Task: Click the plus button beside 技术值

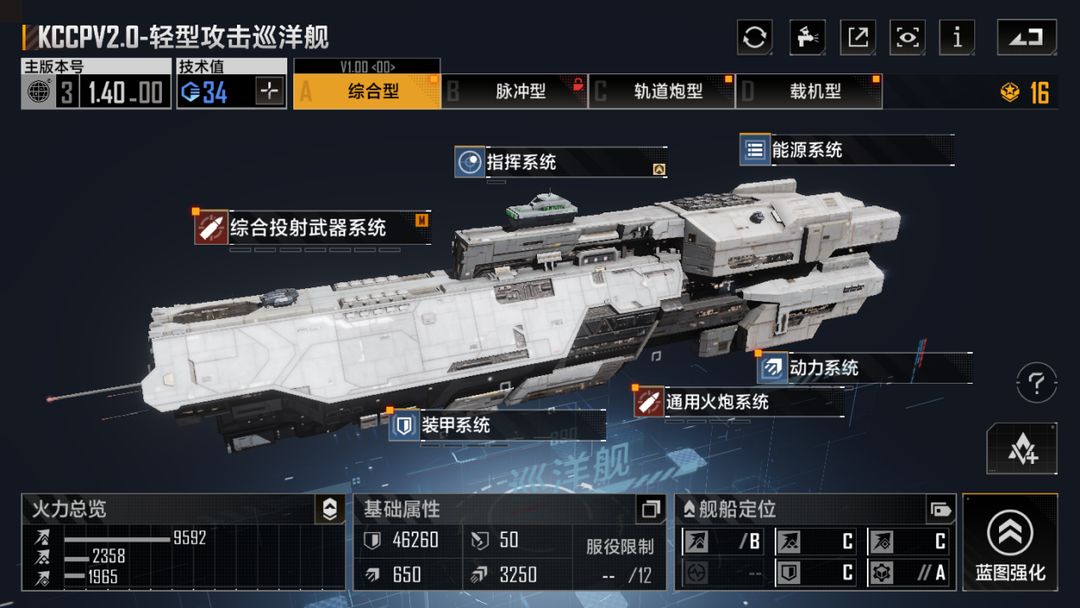Action: tap(270, 91)
